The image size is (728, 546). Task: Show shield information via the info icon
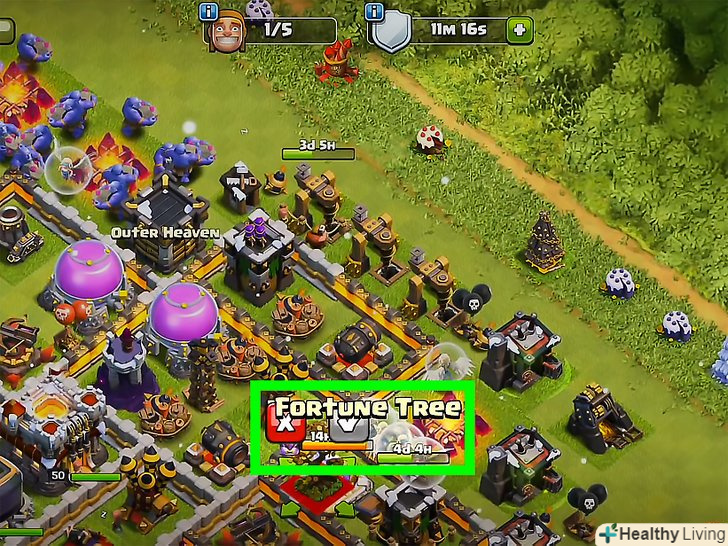click(376, 12)
